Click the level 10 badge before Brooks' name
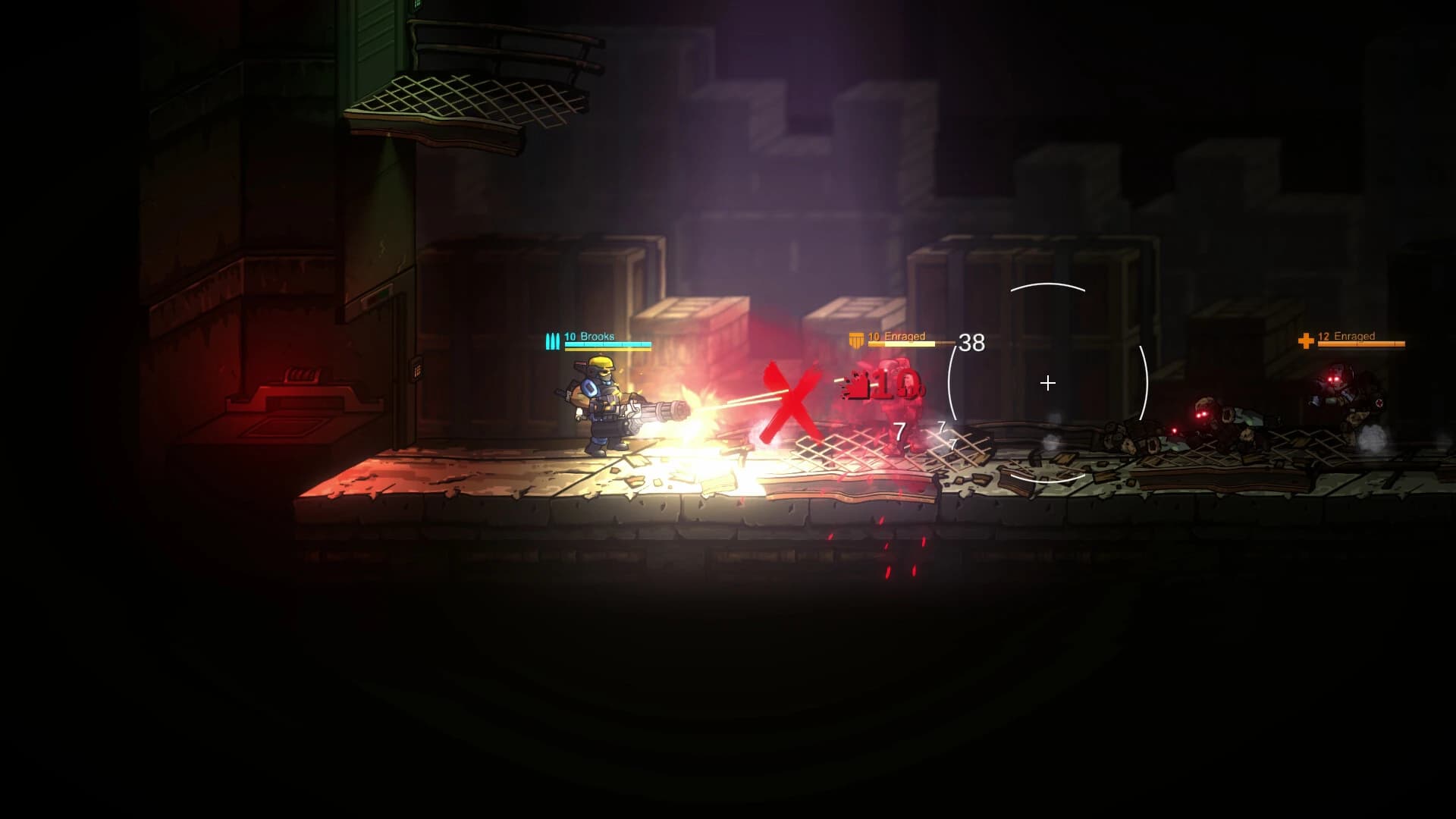Viewport: 1456px width, 819px height. pos(570,337)
